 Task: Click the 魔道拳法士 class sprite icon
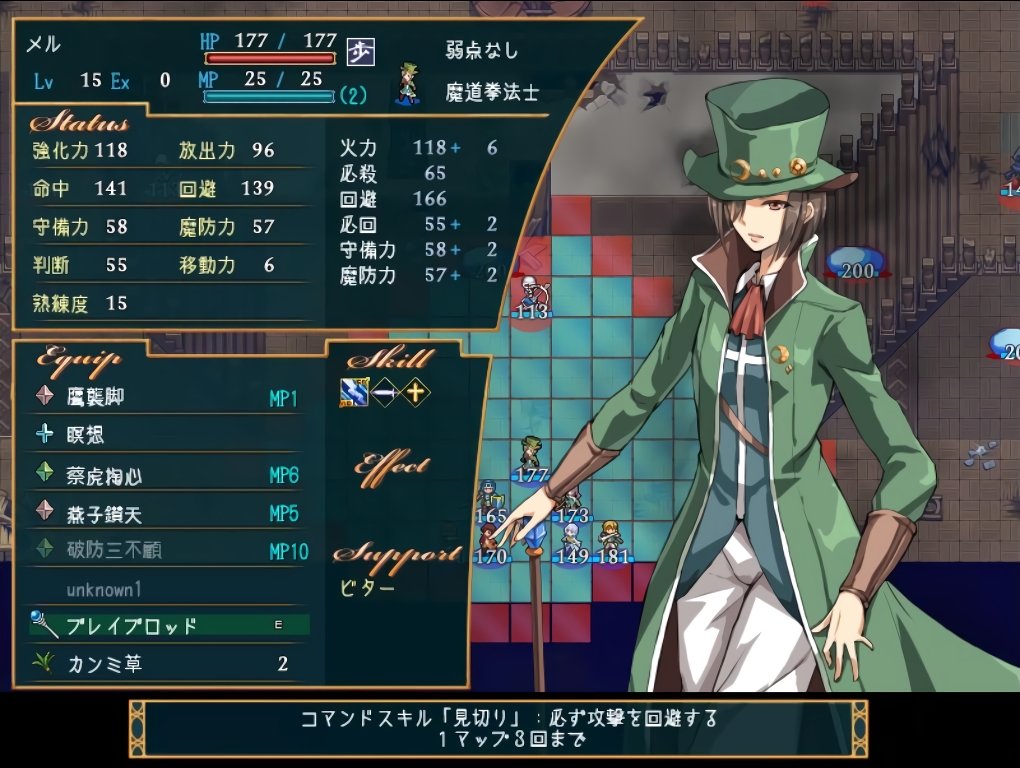(408, 84)
